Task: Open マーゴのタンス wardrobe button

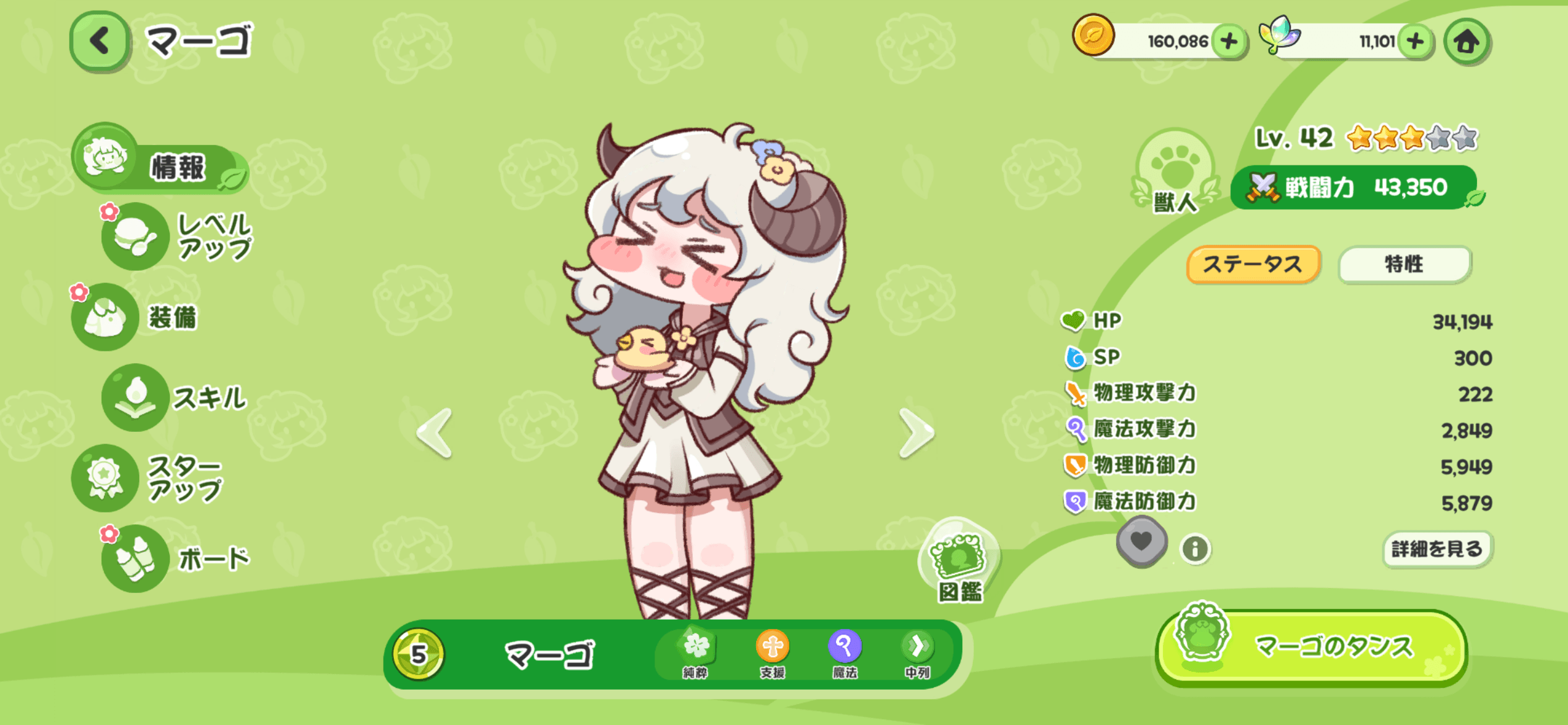Action: tap(1312, 648)
